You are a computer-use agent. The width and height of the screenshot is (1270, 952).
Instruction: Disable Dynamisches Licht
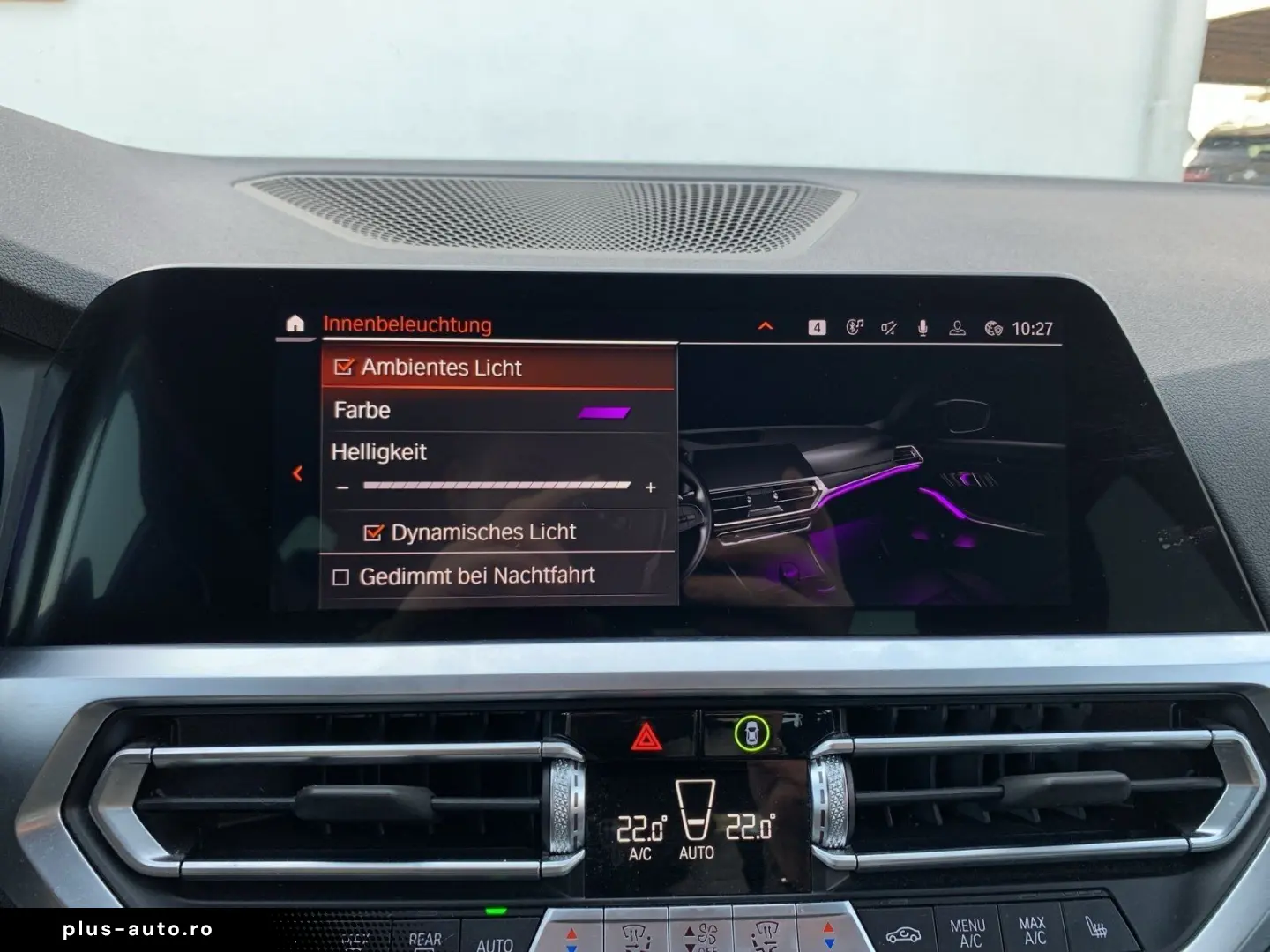374,532
